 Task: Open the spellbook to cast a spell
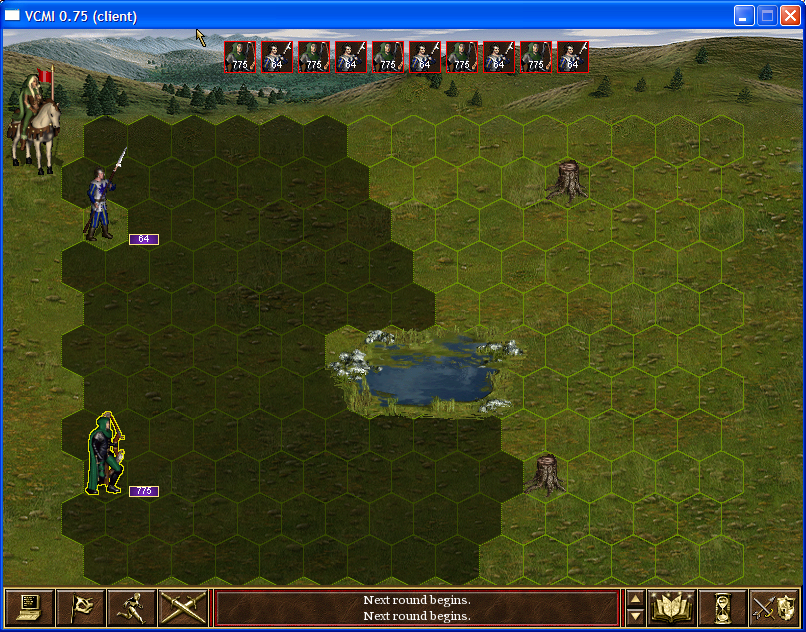click(672, 607)
